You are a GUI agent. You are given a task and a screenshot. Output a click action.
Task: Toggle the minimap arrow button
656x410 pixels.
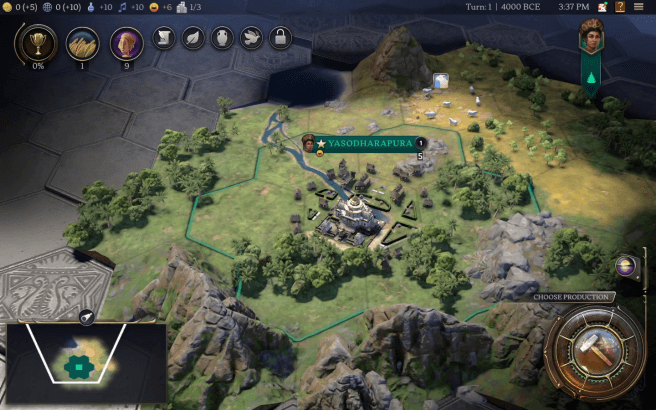coord(86,317)
